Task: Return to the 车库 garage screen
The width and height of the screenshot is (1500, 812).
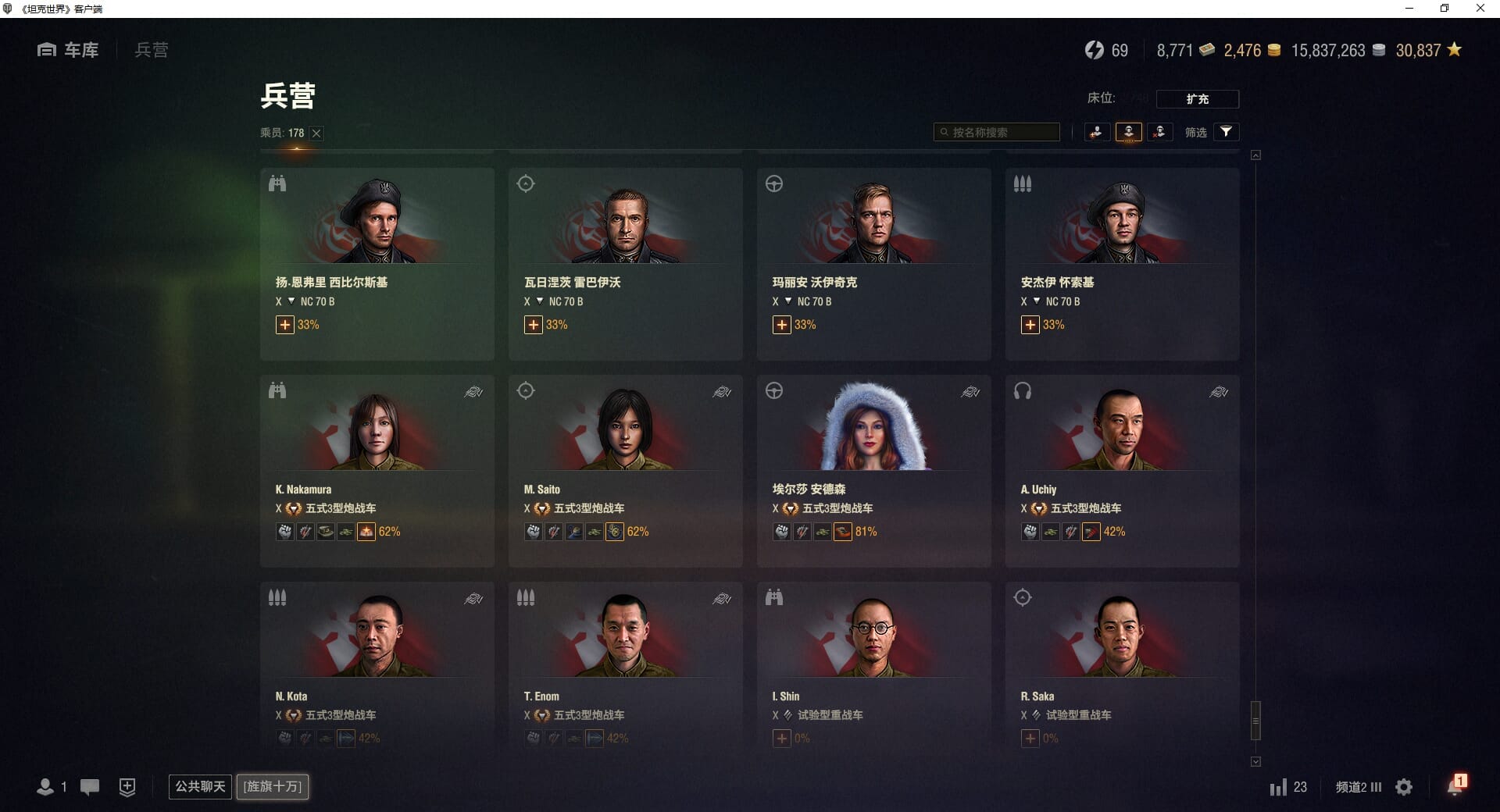Action: [69, 50]
